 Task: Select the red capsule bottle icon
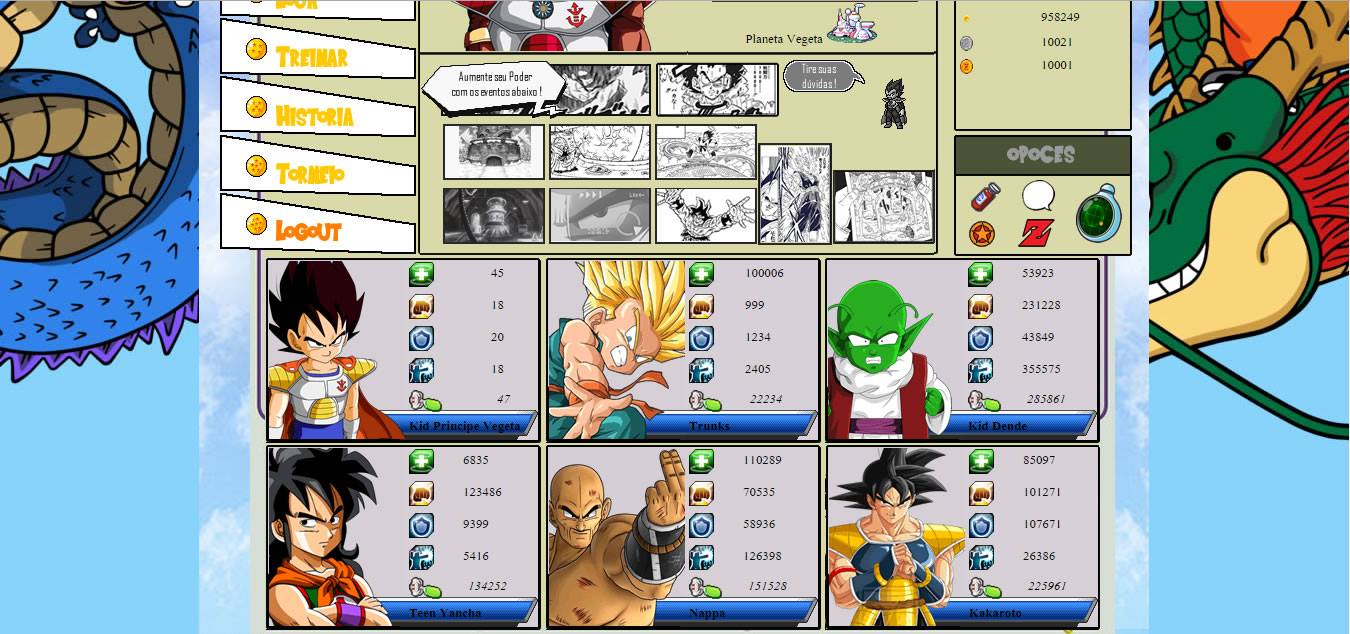click(985, 196)
